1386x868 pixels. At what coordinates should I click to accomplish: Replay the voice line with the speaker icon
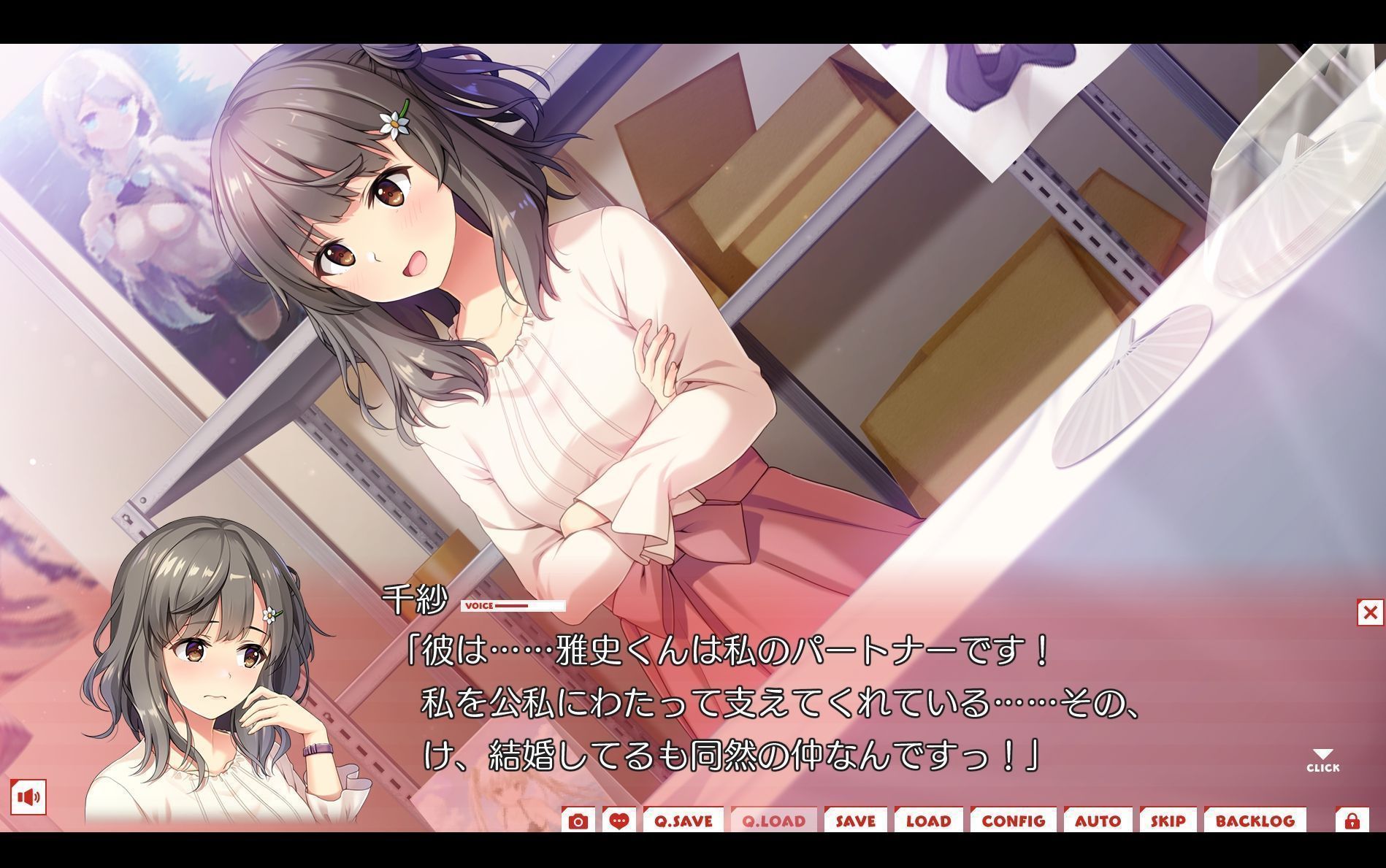29,796
